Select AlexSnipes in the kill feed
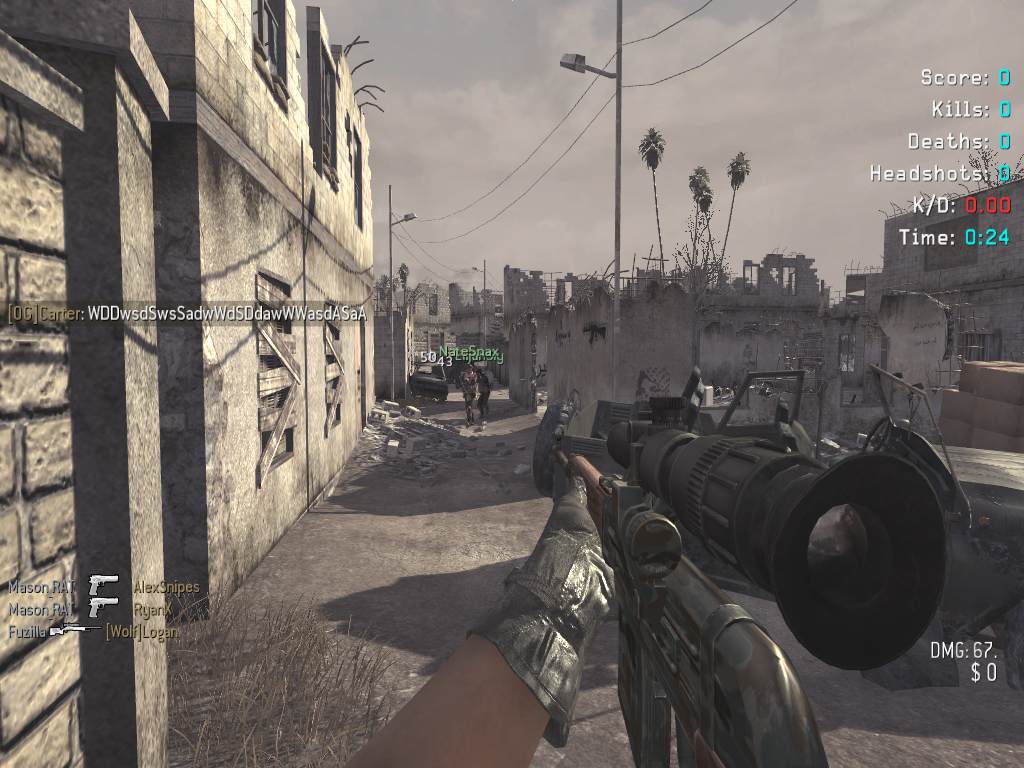Image resolution: width=1024 pixels, height=768 pixels. pos(166,587)
